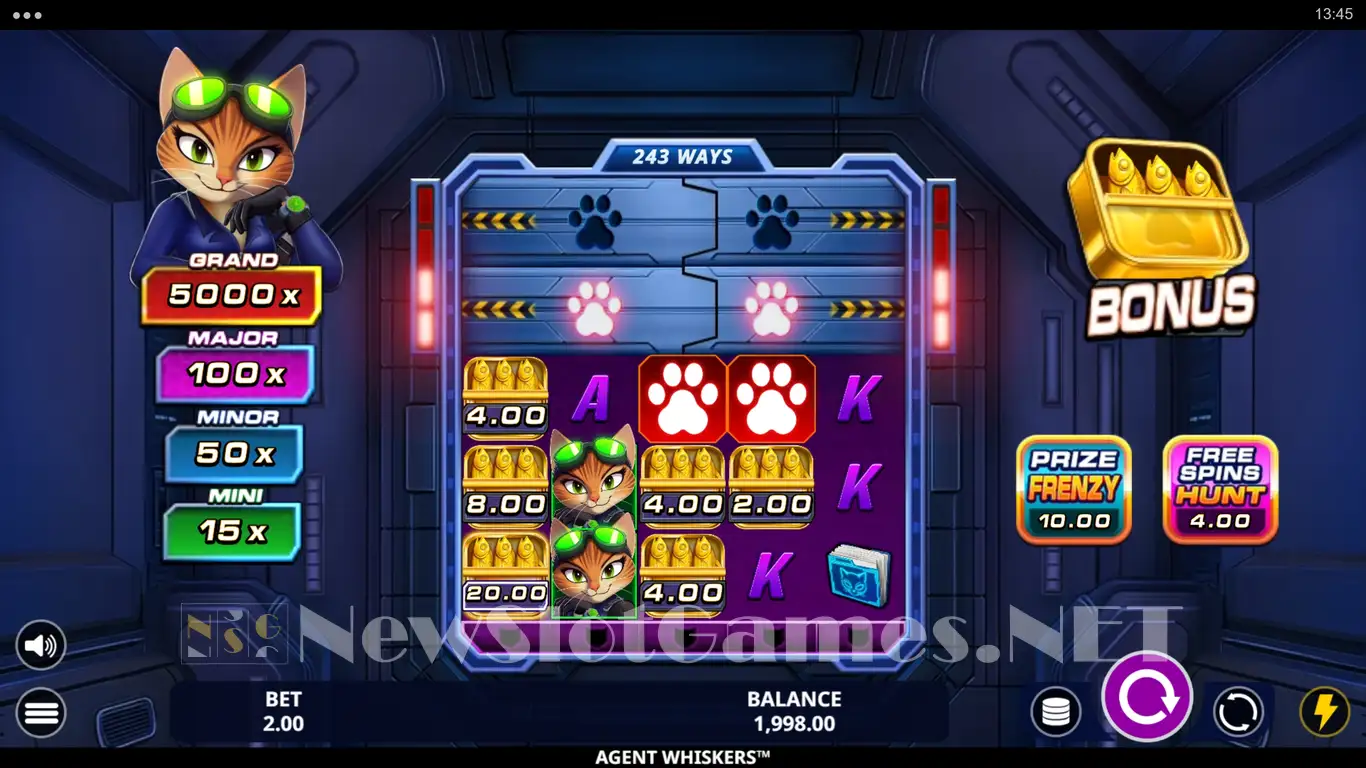
Task: Buy the Prize Frenzy feature for 10.00
Action: 1073,489
